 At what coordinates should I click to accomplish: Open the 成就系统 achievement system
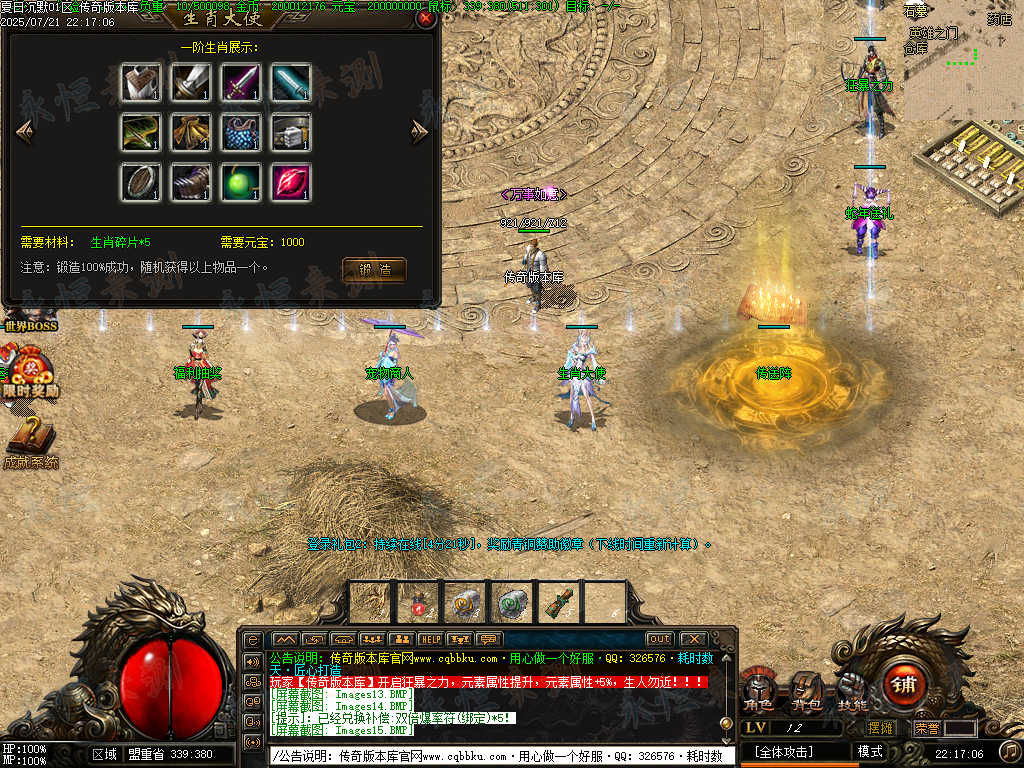coord(30,445)
